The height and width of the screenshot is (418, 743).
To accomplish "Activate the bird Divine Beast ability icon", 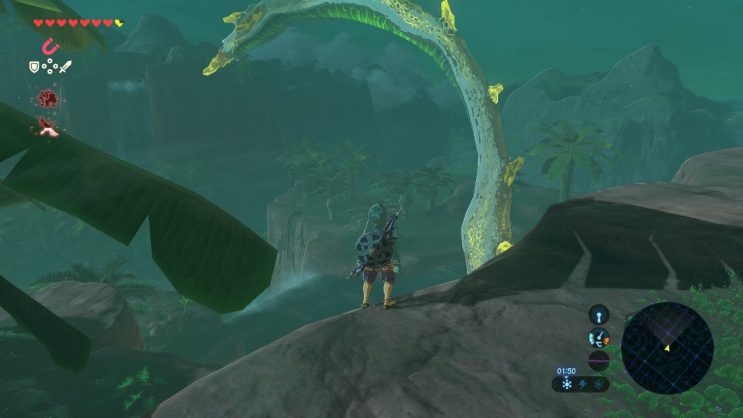I will point(47,126).
